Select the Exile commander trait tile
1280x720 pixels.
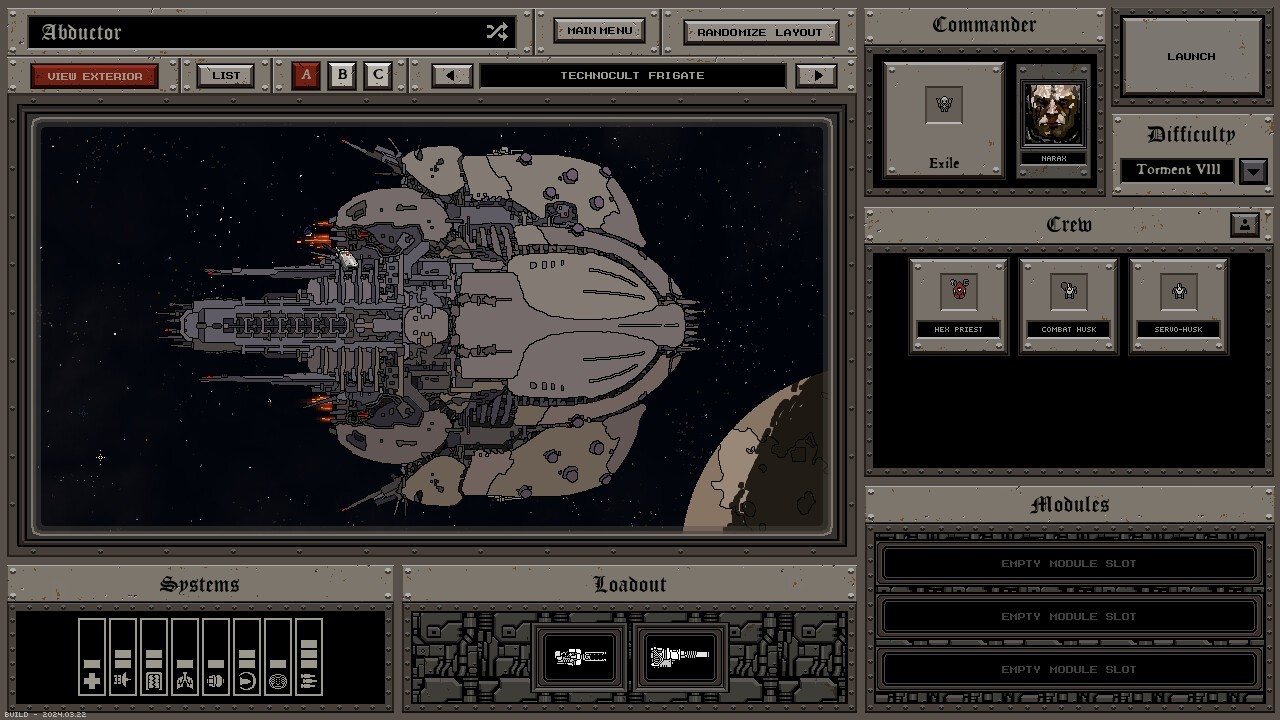coord(943,120)
